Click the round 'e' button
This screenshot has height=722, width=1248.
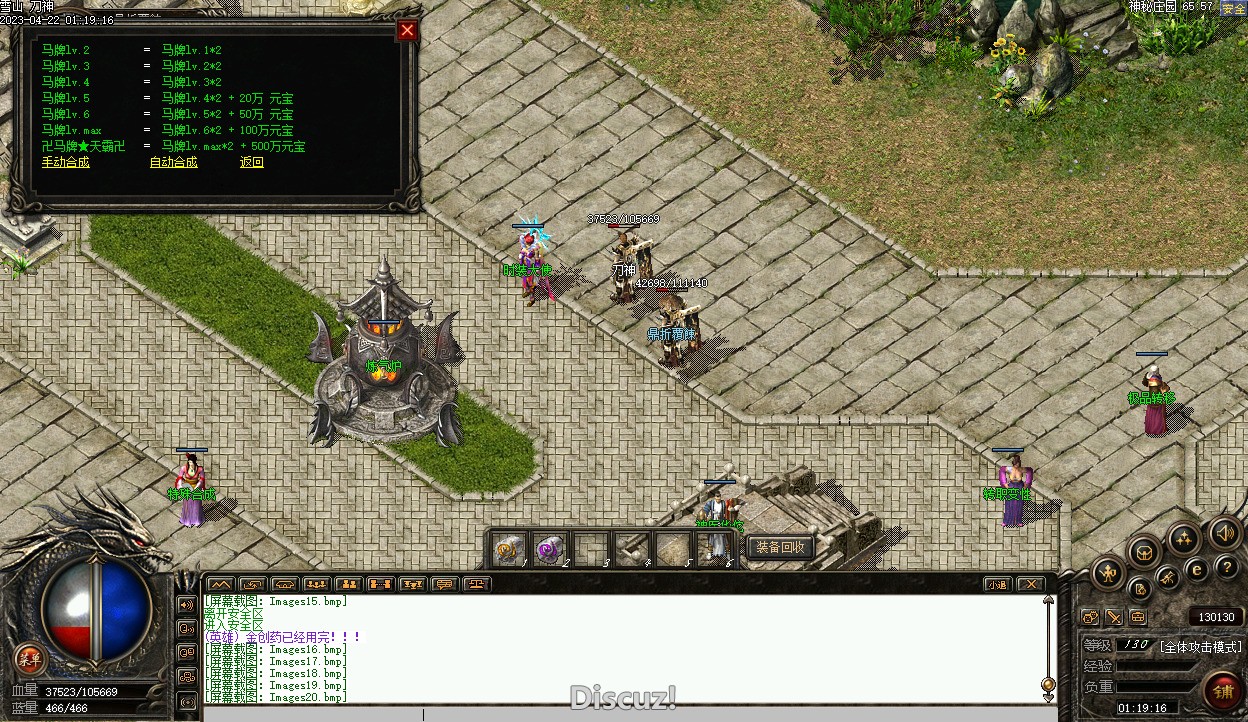1197,570
